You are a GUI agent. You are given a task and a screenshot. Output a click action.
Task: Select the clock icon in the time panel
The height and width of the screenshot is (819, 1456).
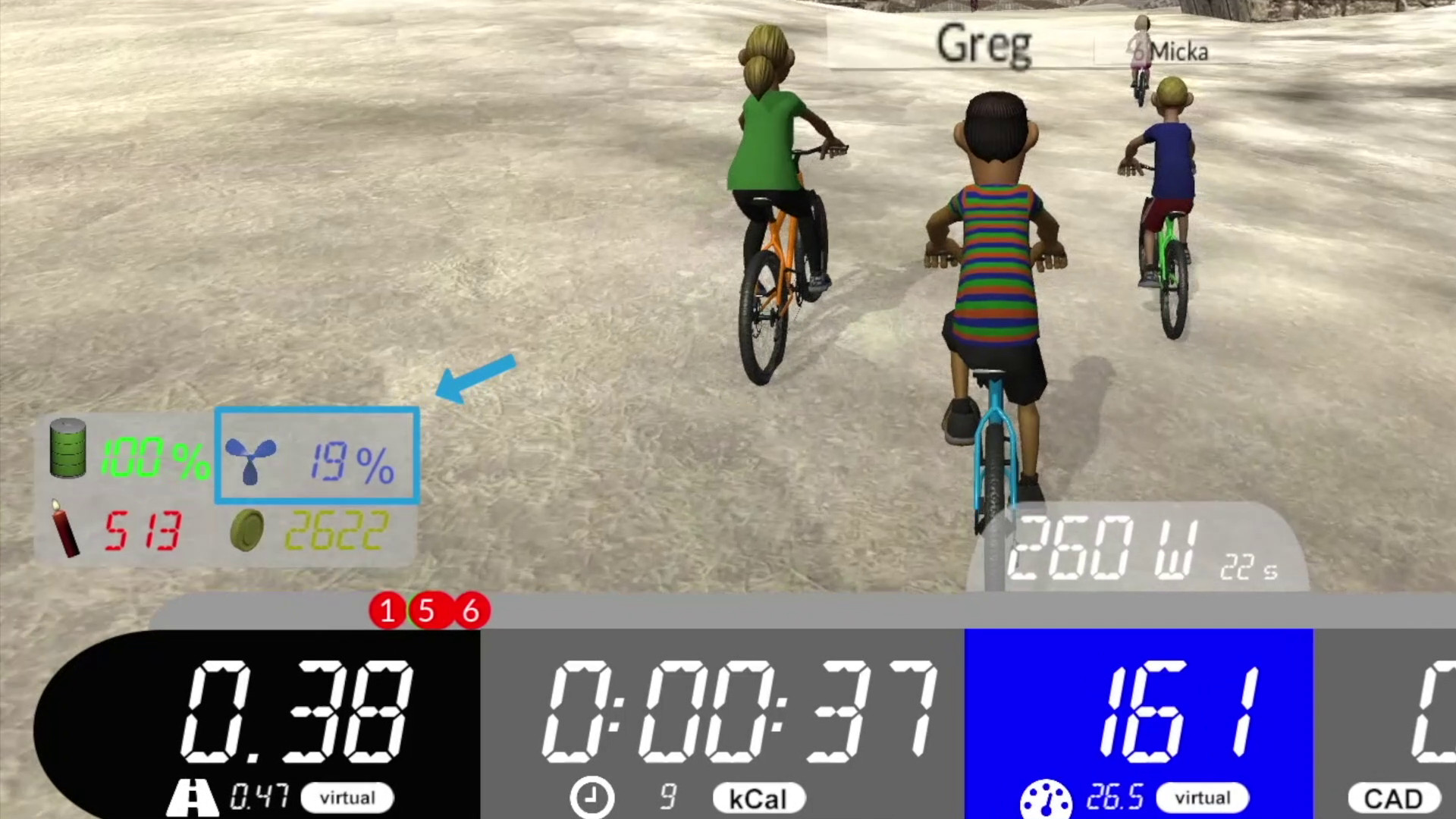point(591,798)
